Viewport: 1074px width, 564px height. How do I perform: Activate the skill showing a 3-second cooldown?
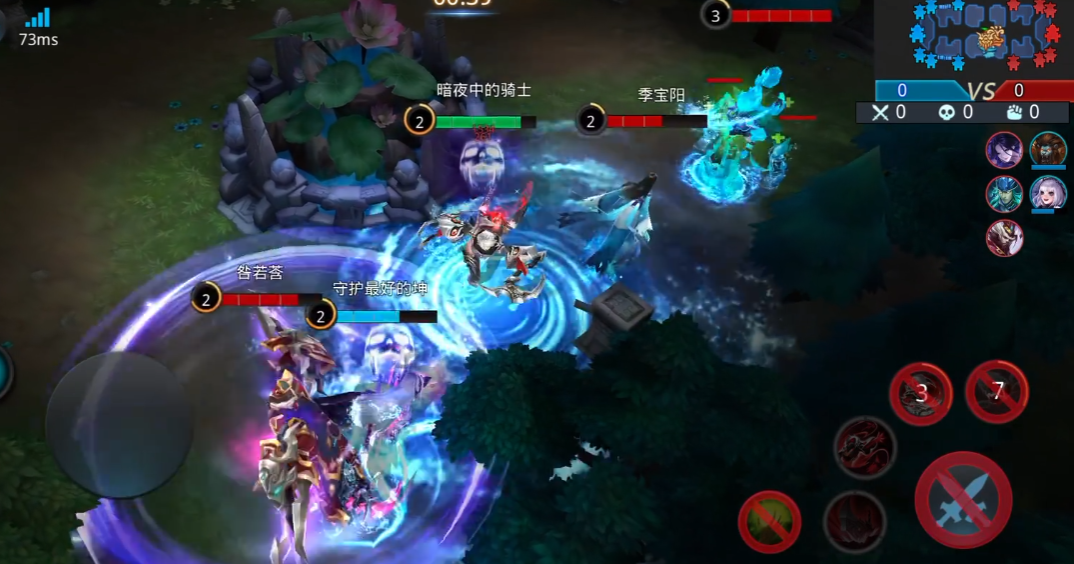921,393
